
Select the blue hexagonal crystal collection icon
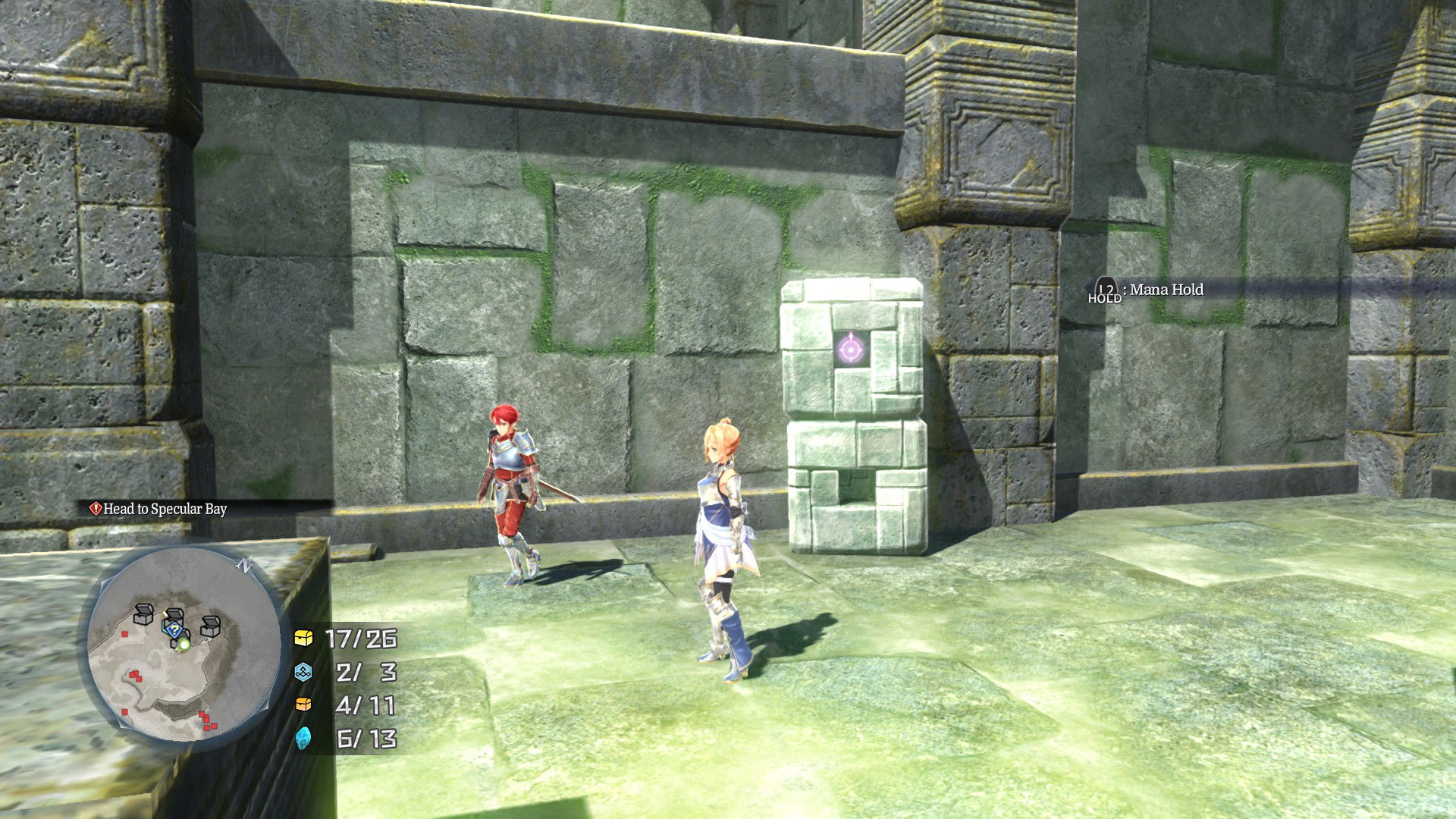(x=304, y=672)
